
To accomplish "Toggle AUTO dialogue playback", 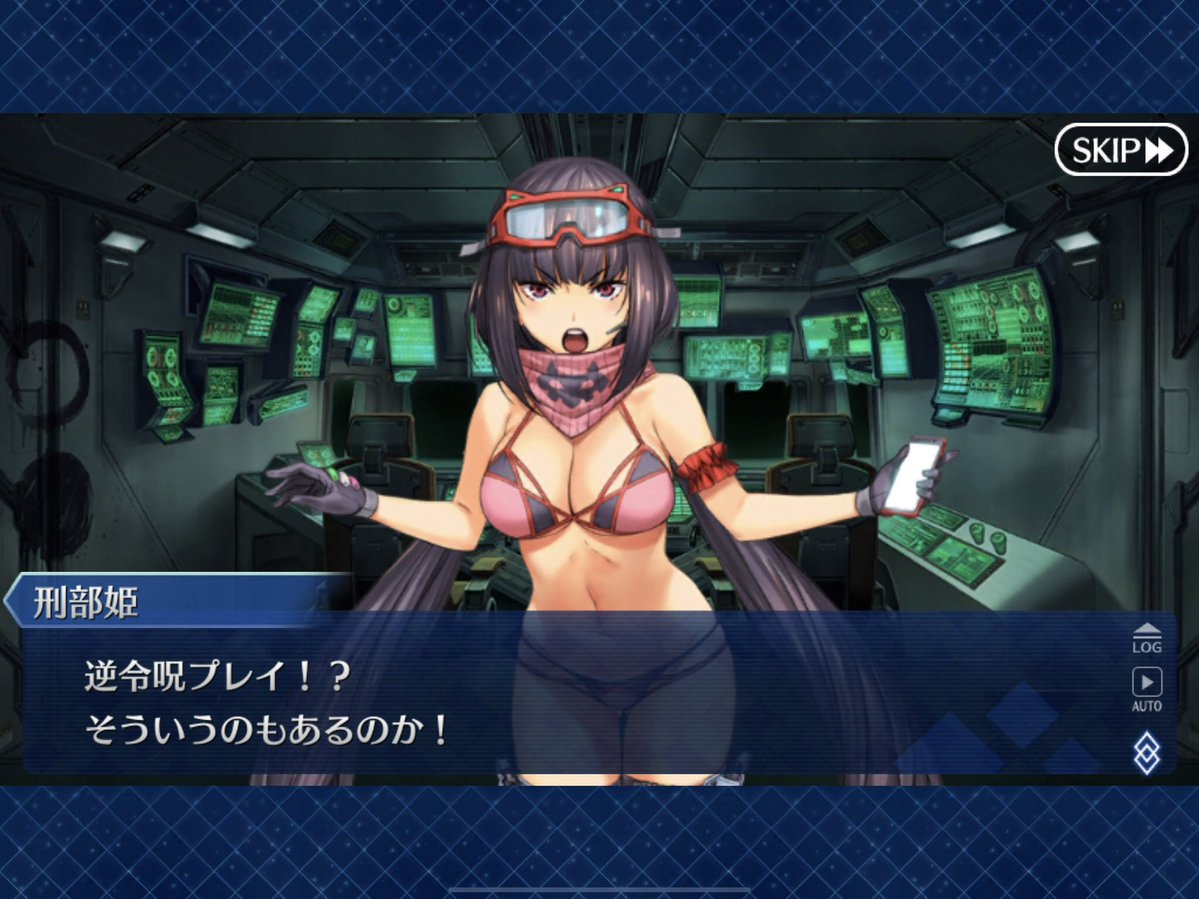I will point(1147,688).
